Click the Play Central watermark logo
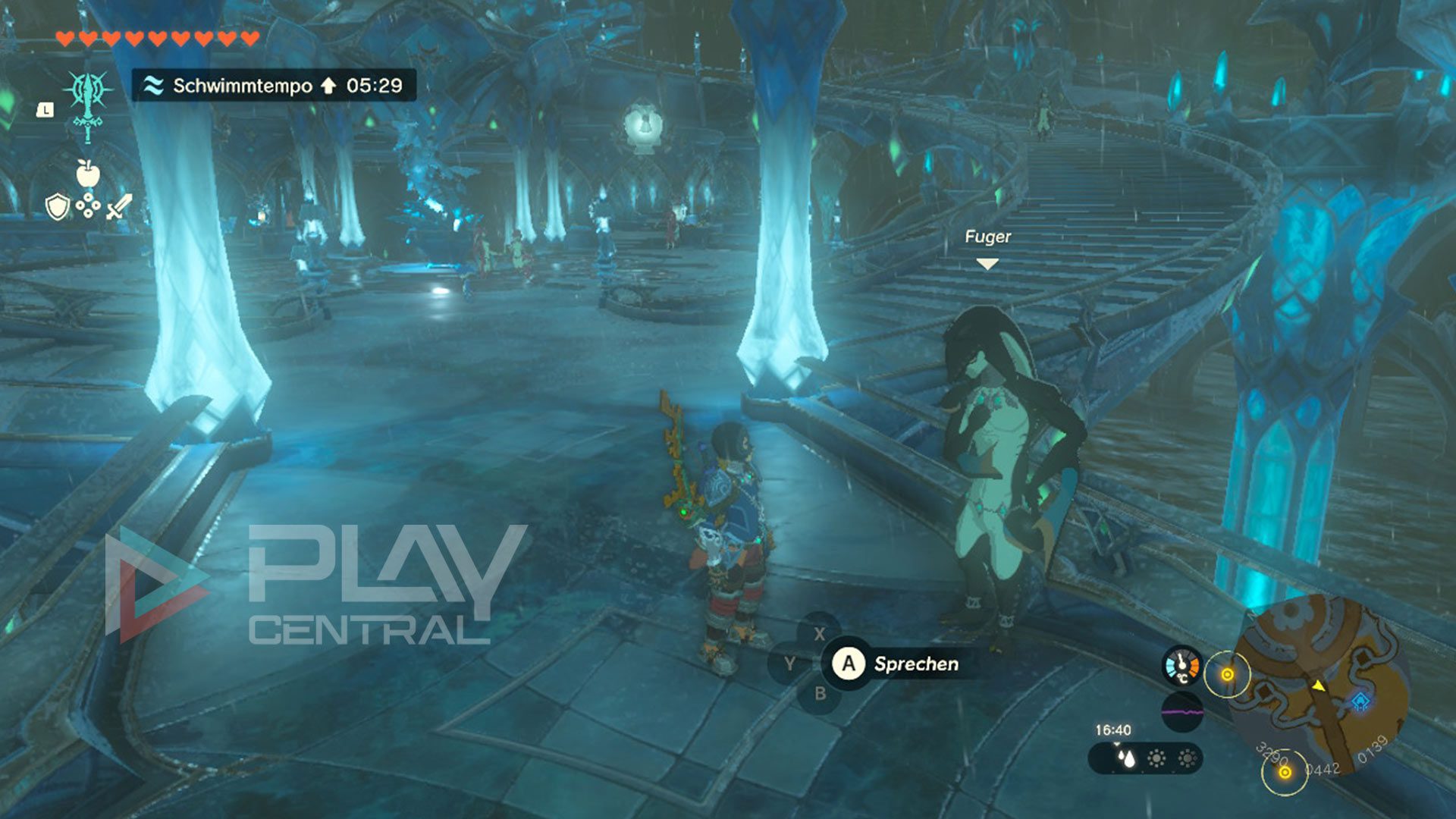 pyautogui.click(x=316, y=585)
